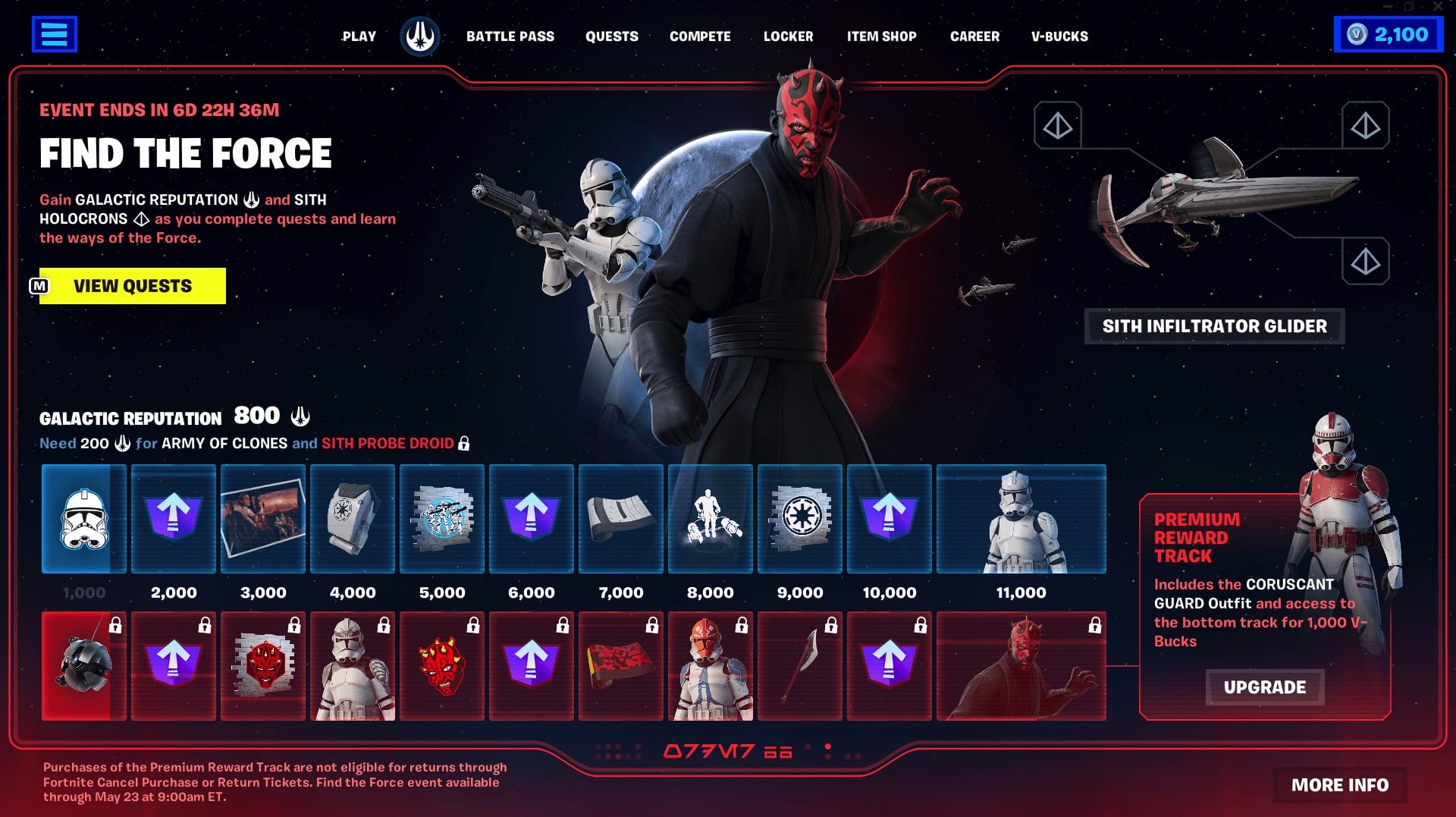Open the BATTLE PASS menu item
The image size is (1456, 817).
(x=511, y=36)
